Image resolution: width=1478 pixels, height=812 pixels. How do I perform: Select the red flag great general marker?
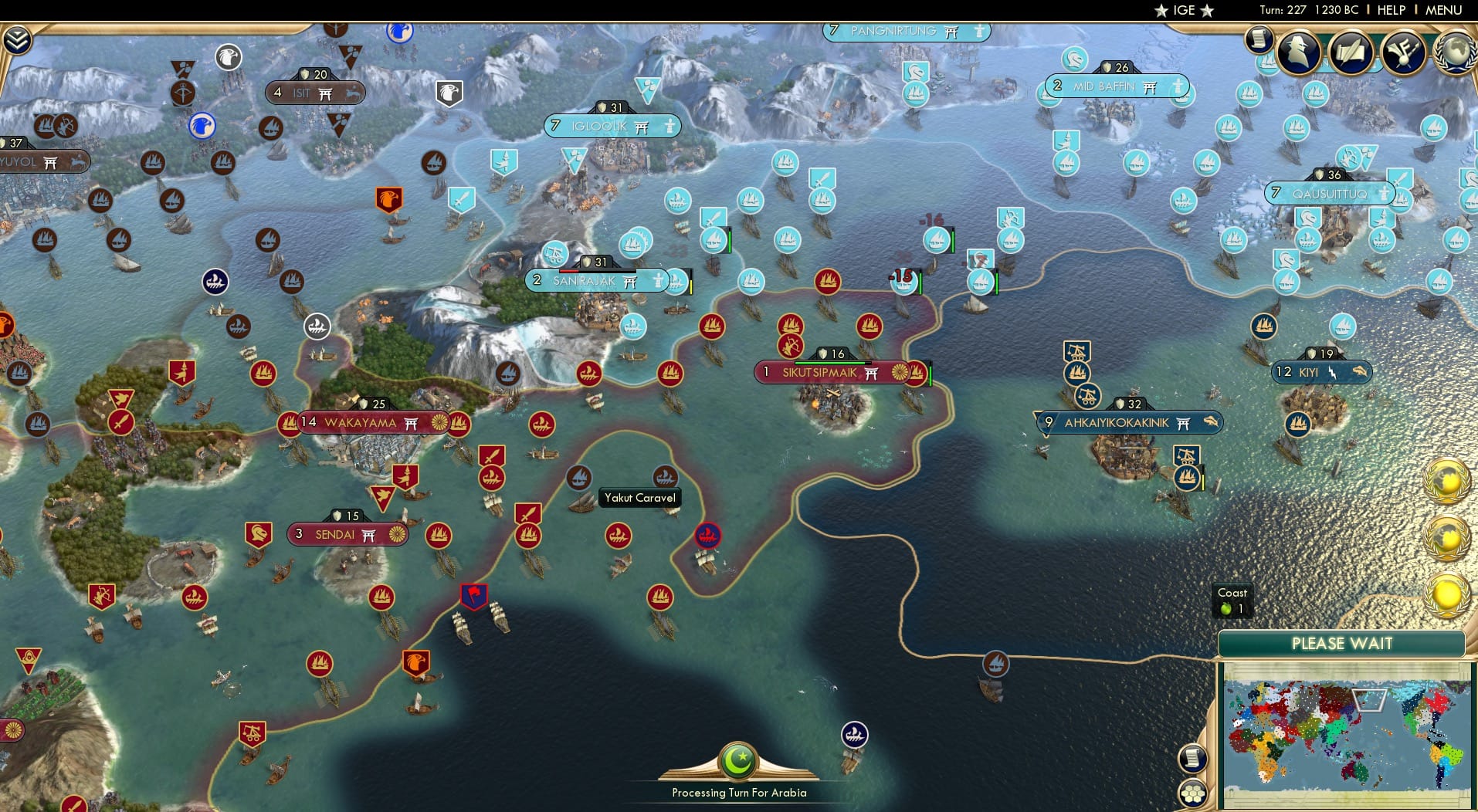474,594
